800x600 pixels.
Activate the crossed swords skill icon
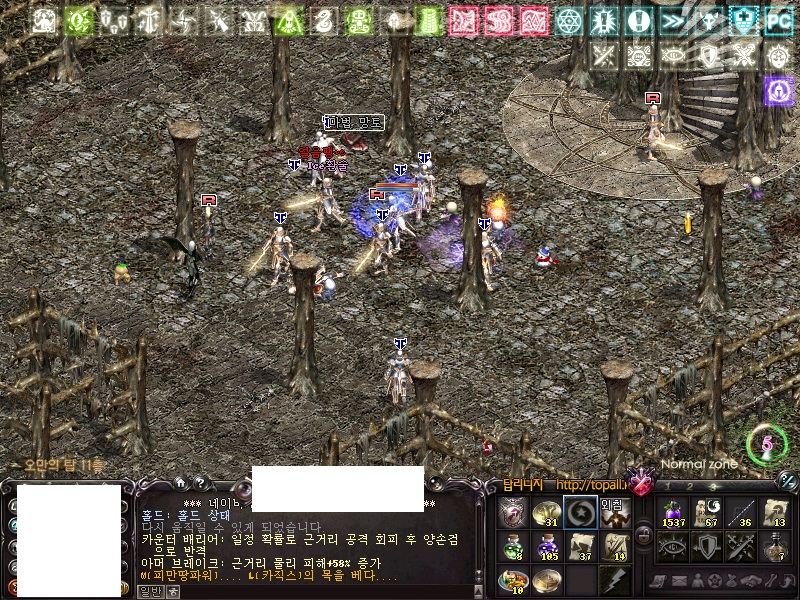[x=741, y=546]
